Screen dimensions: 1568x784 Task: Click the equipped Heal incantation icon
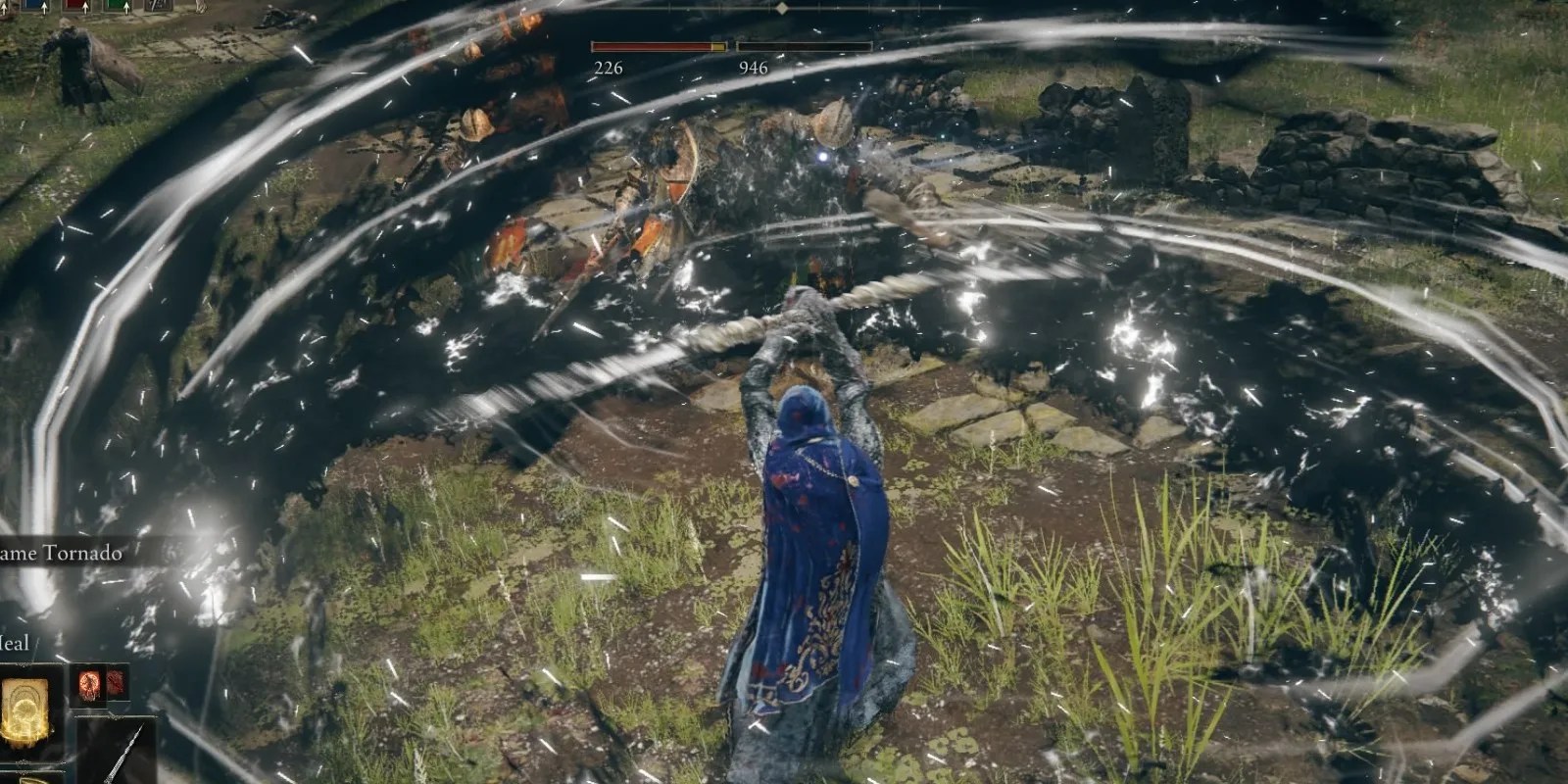point(26,710)
